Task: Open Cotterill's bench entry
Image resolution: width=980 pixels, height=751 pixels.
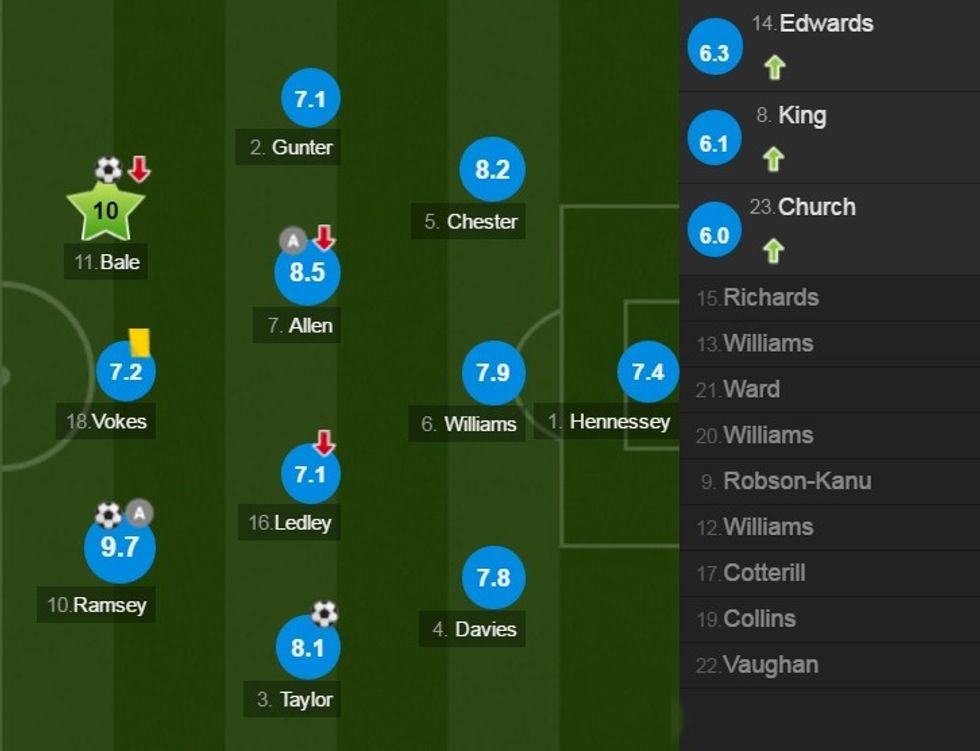Action: [764, 574]
